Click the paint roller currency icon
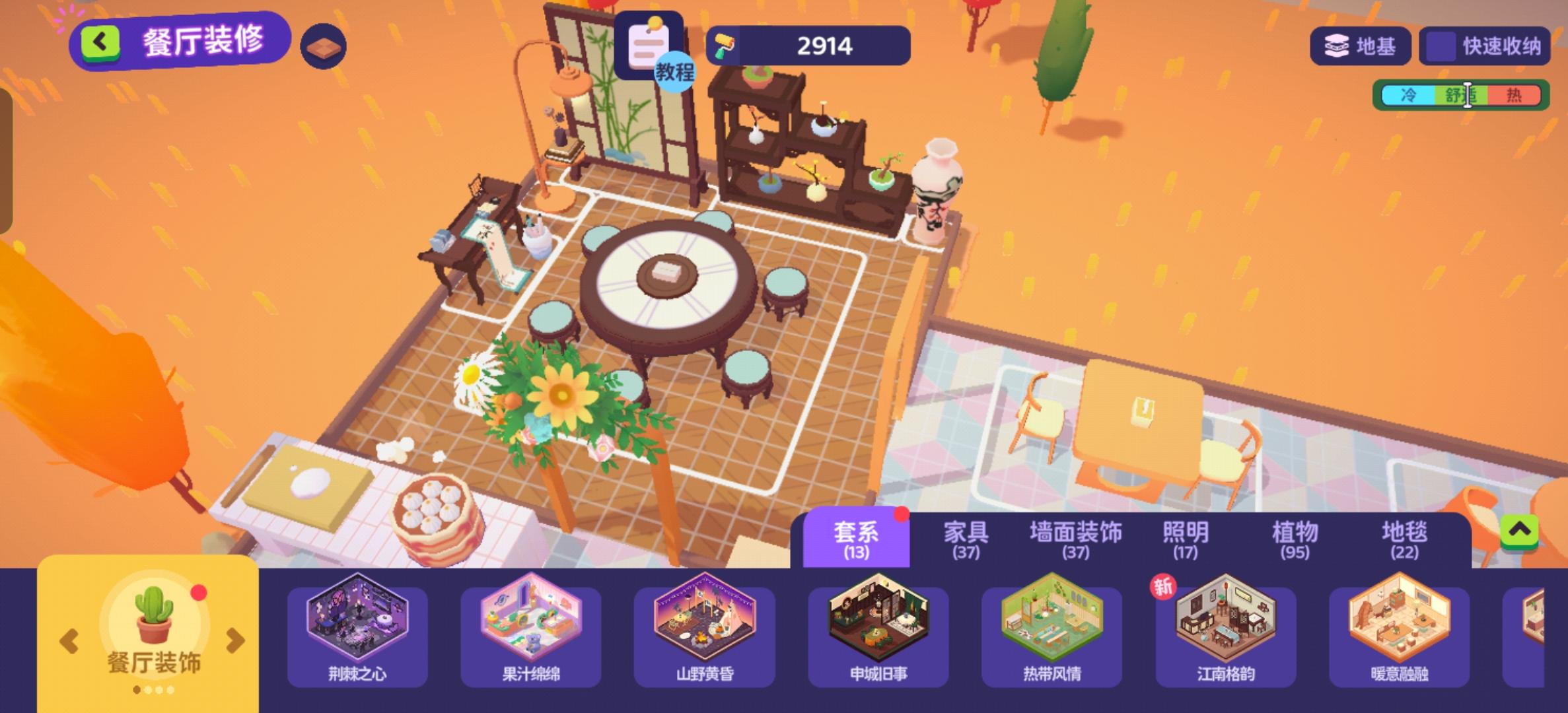Image resolution: width=1568 pixels, height=713 pixels. point(725,46)
